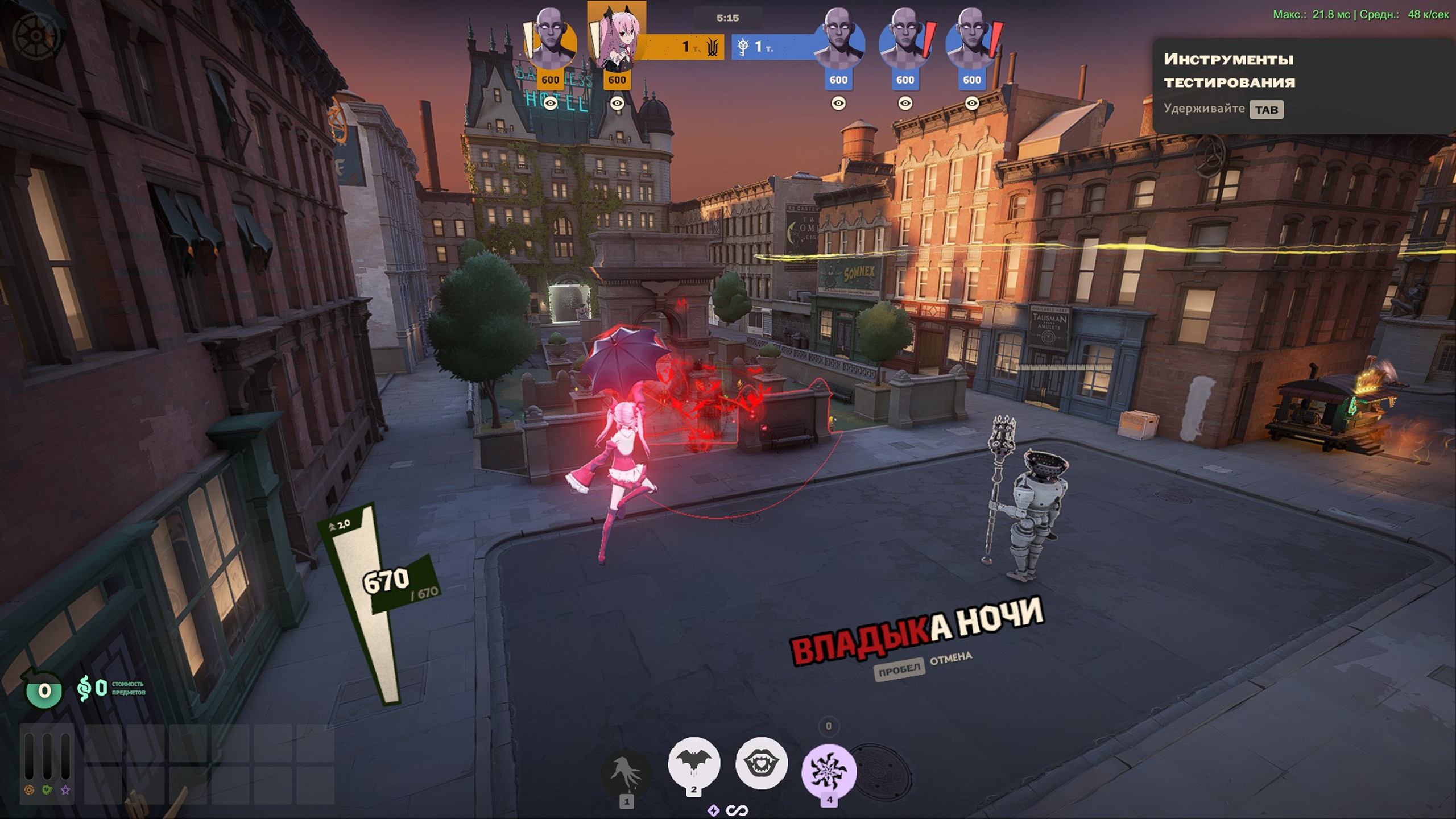Click the faint gear emblem in the corner

(35, 35)
